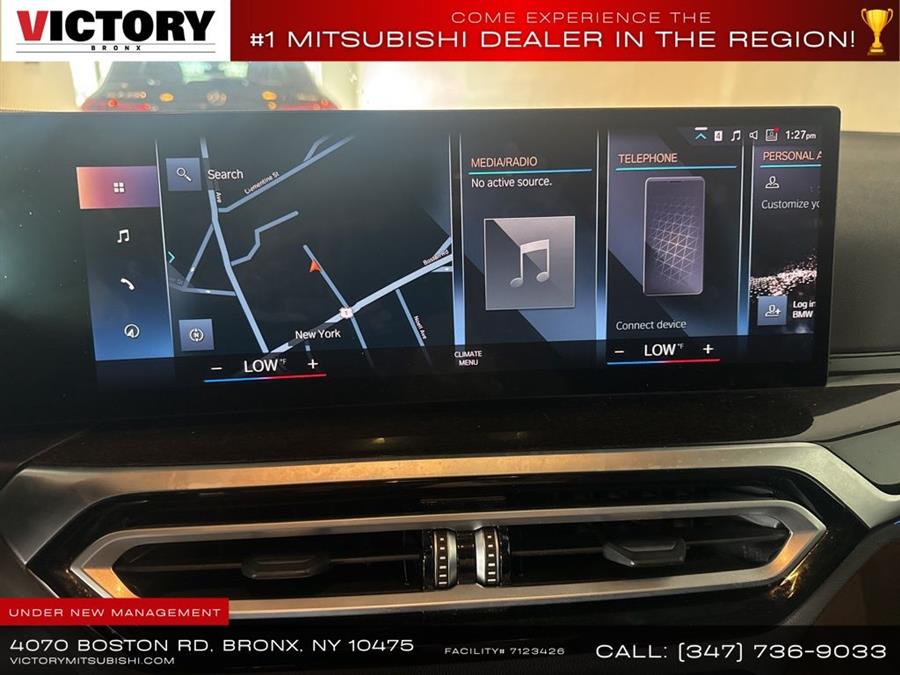Lower the driver-side temperature with minus
Image resolution: width=900 pixels, height=675 pixels.
point(216,367)
